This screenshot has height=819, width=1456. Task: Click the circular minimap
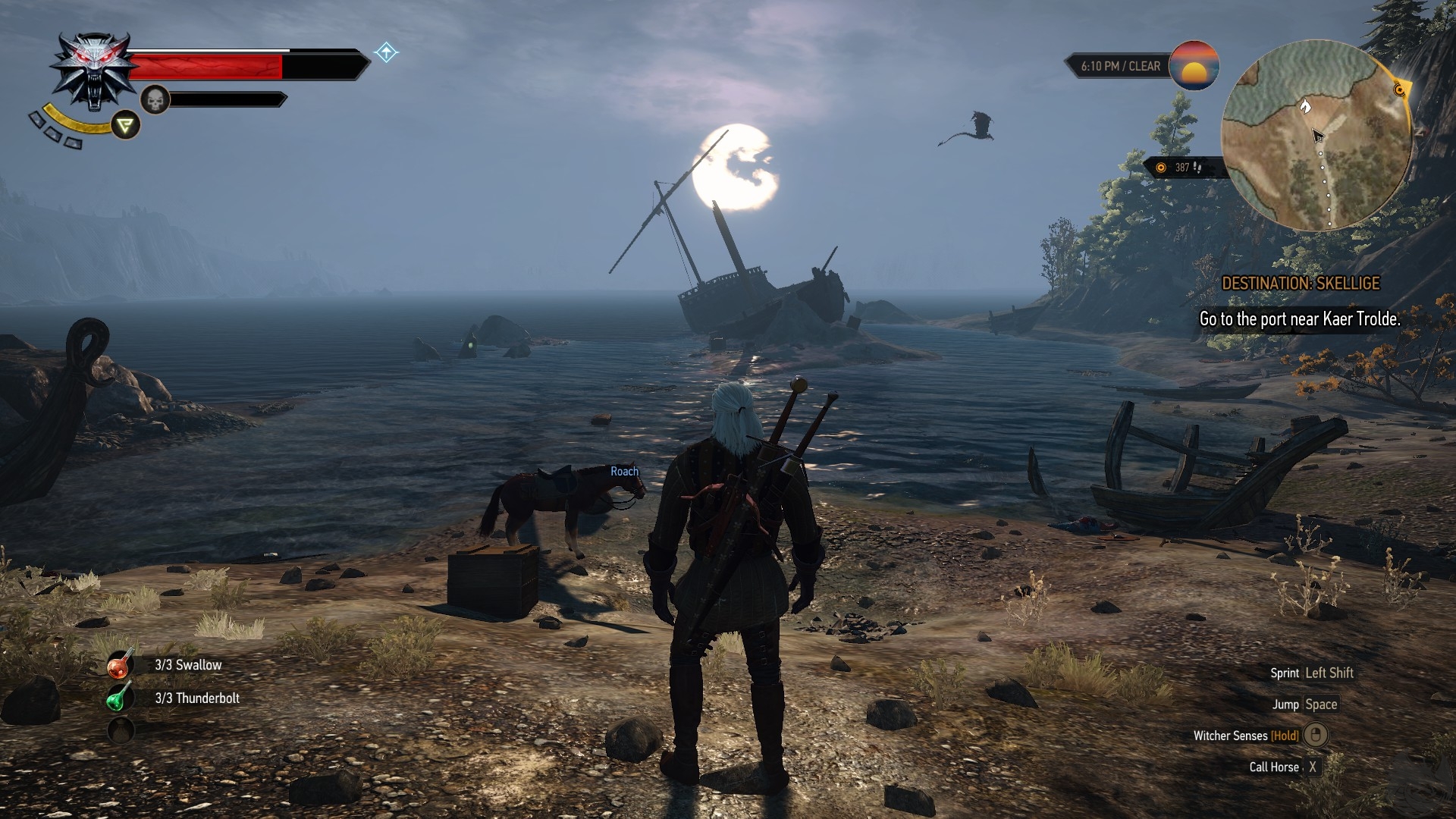(x=1316, y=136)
